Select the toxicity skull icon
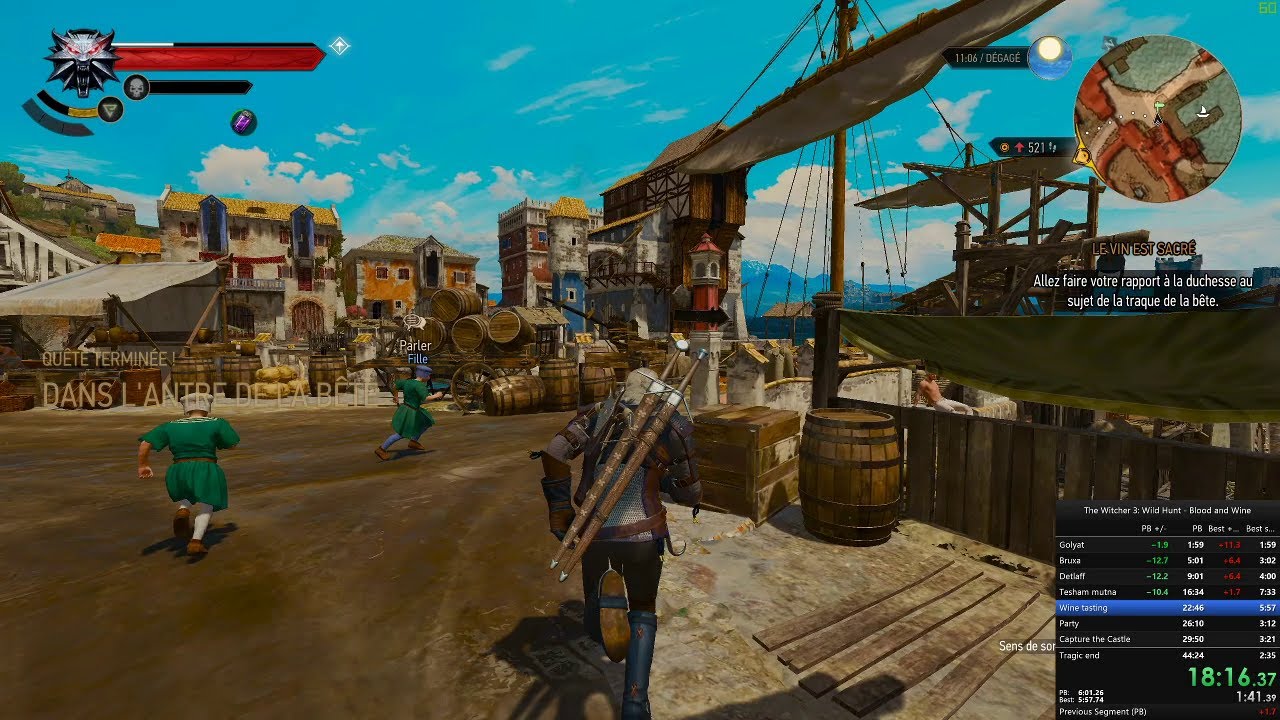 (x=135, y=88)
